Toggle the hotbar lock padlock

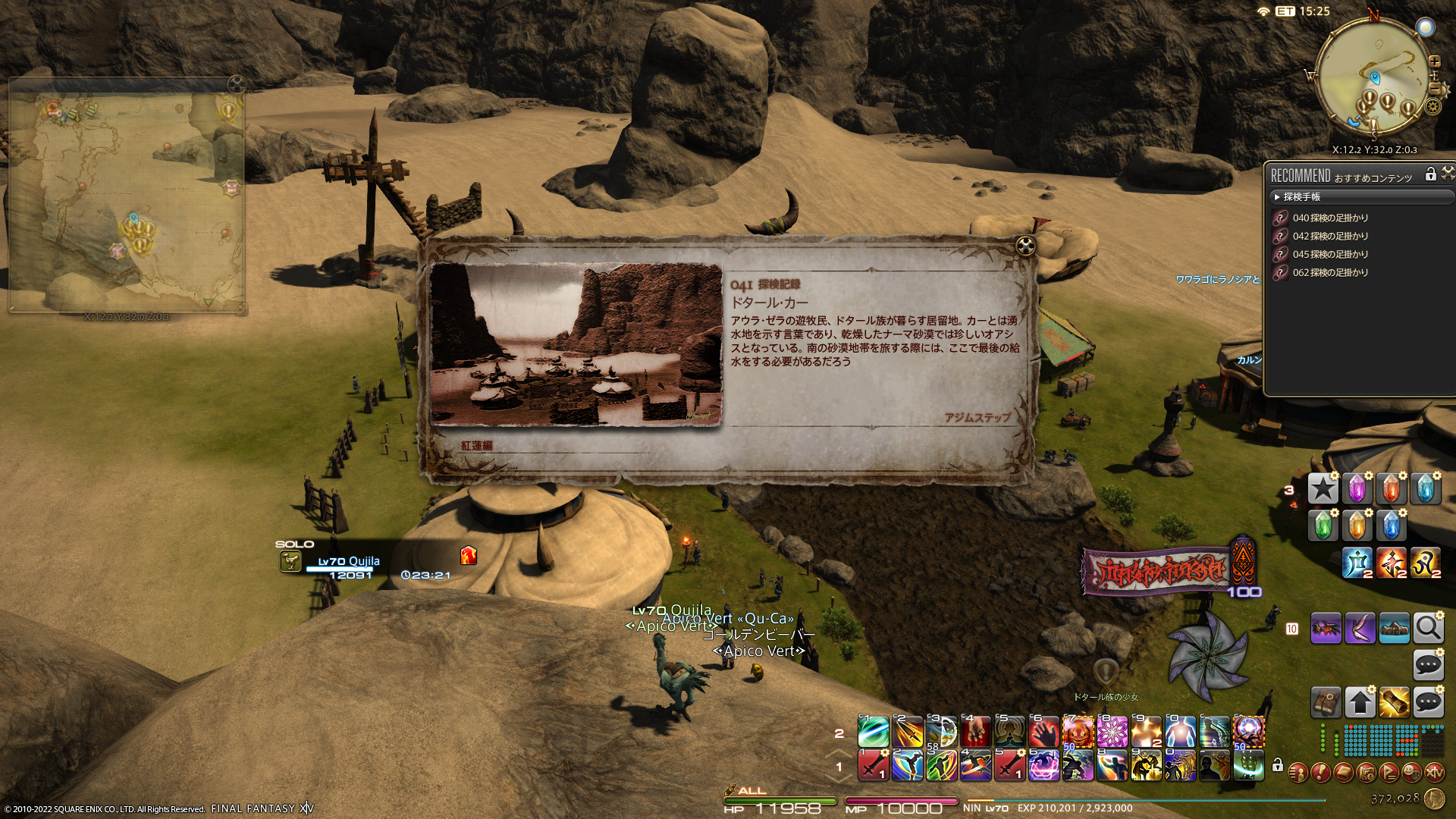1278,765
